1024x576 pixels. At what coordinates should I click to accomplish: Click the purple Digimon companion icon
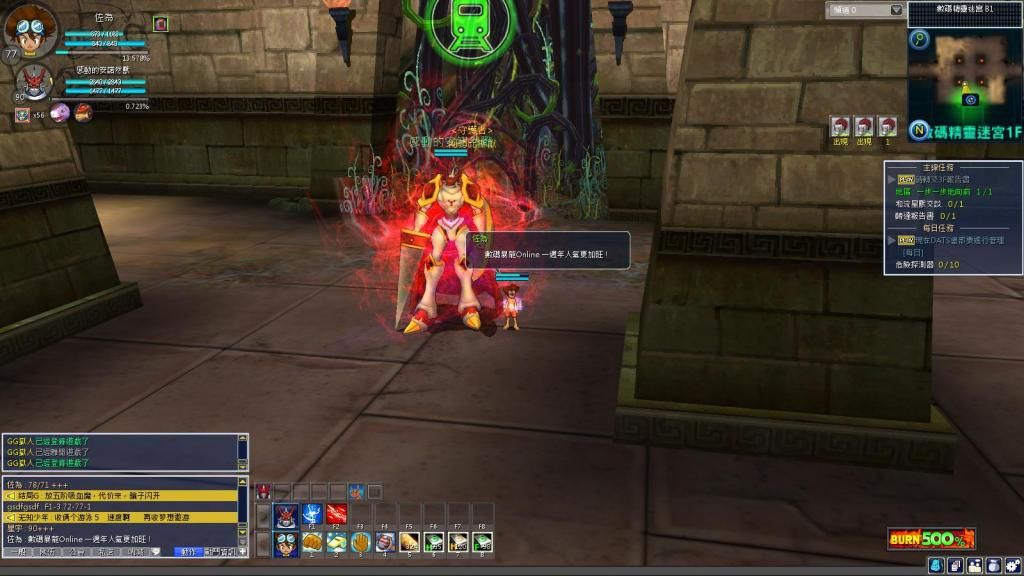click(60, 112)
